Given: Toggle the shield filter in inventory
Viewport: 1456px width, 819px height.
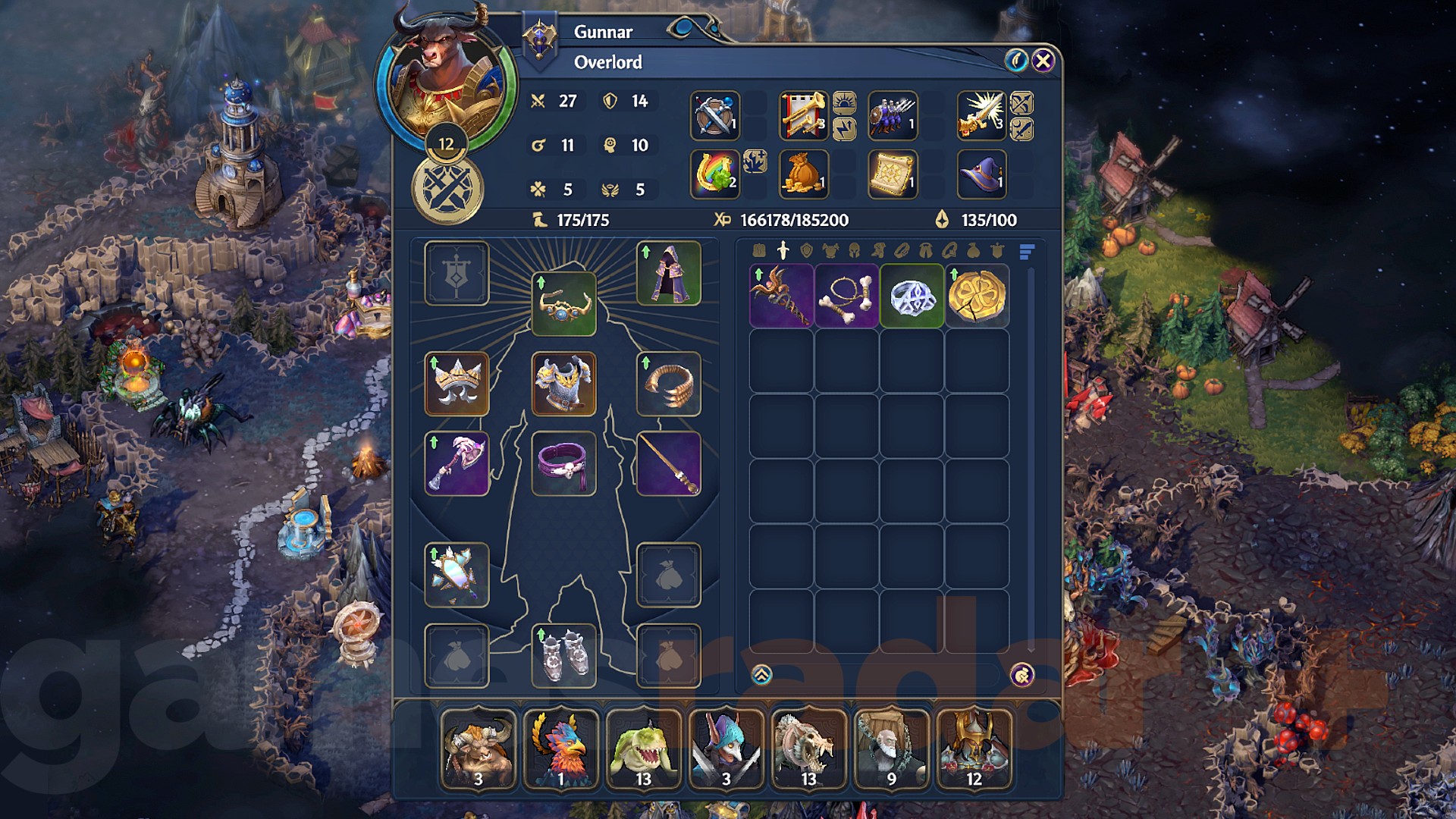Looking at the screenshot, I should click(x=807, y=249).
